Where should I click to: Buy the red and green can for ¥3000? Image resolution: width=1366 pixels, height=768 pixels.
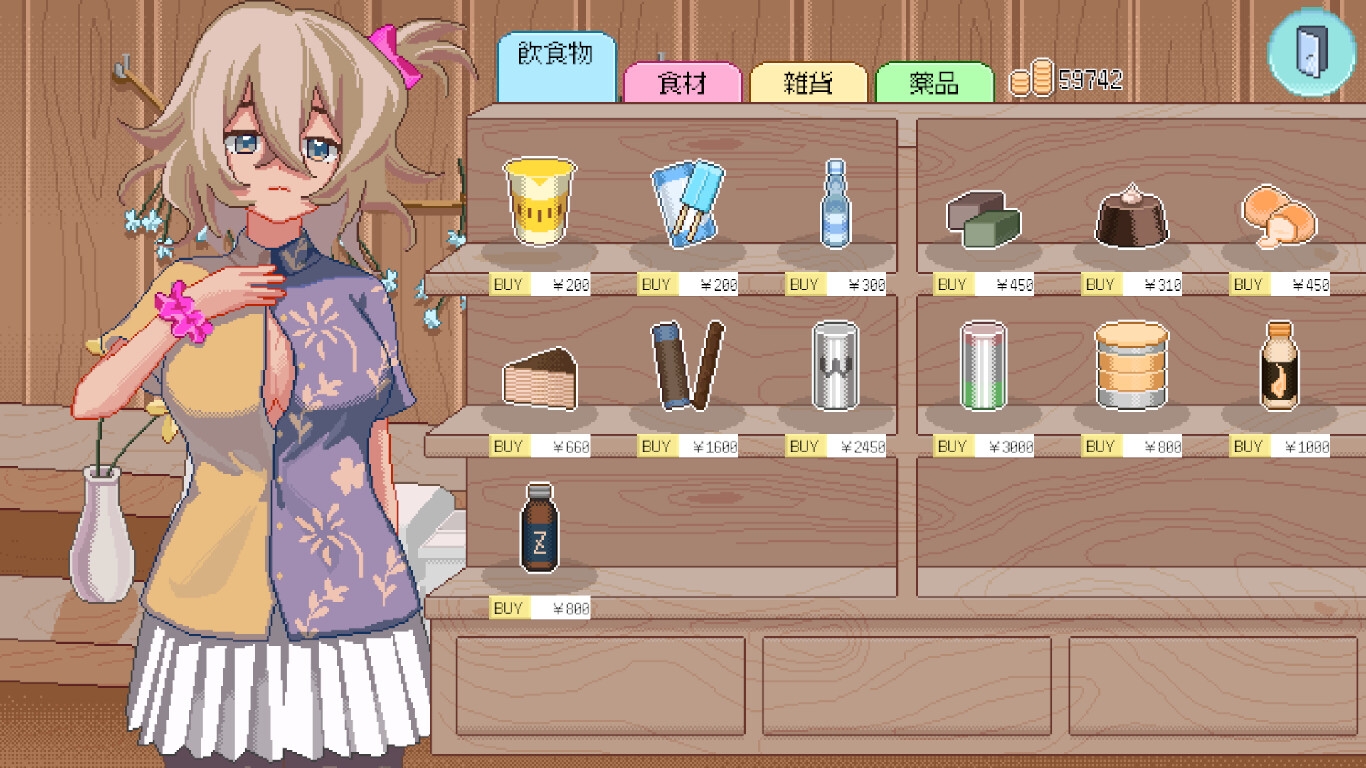point(952,447)
